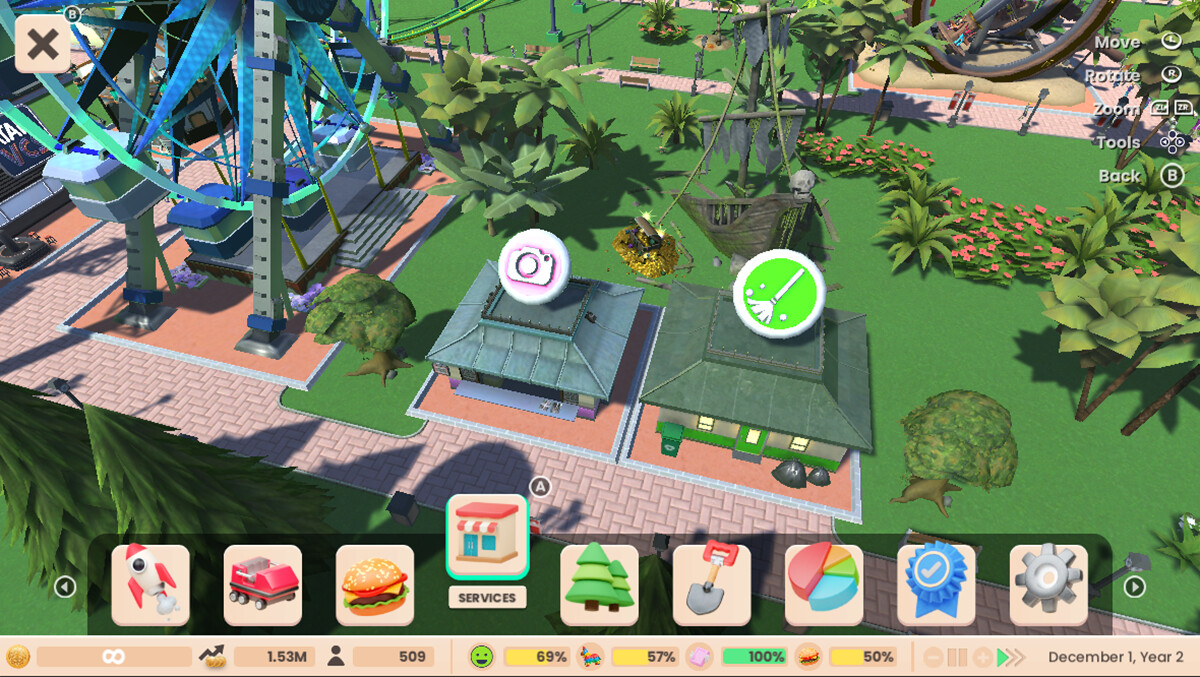Choose the Services shop category
This screenshot has width=1200, height=677.
(x=487, y=538)
